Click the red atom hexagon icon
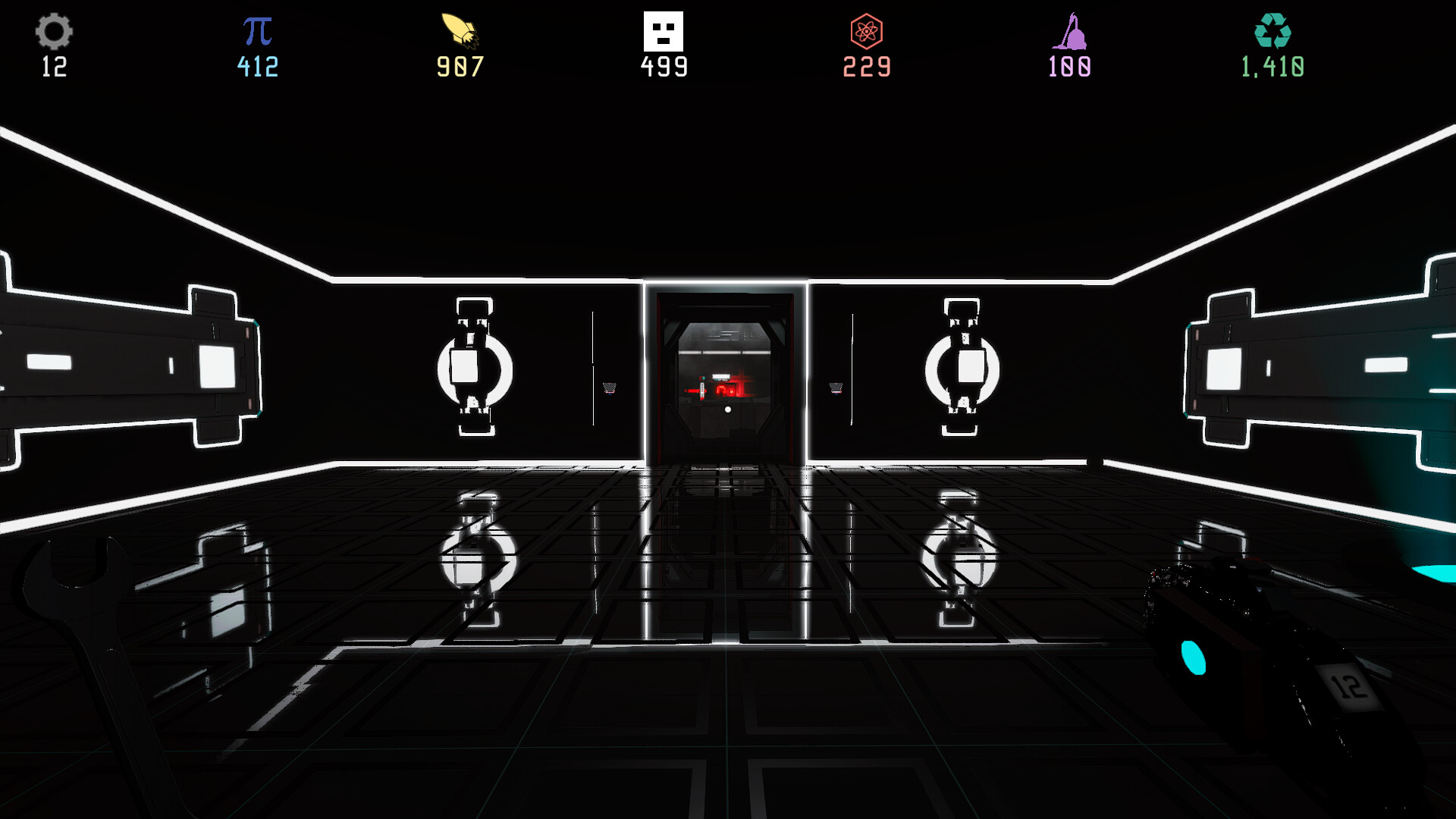This screenshot has width=1456, height=819. click(x=866, y=32)
